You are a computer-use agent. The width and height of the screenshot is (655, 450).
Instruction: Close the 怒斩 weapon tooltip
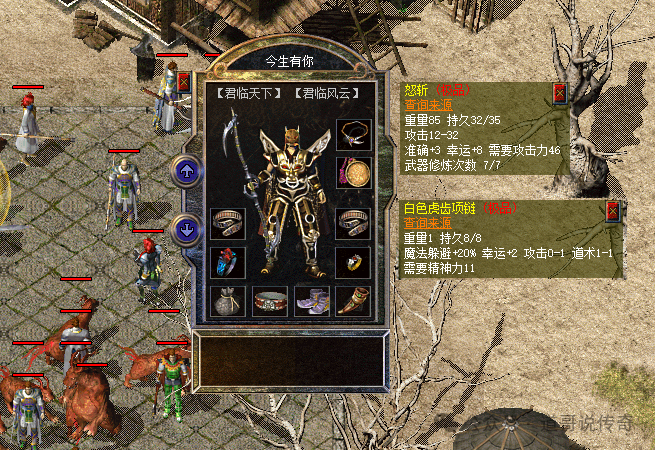point(560,94)
